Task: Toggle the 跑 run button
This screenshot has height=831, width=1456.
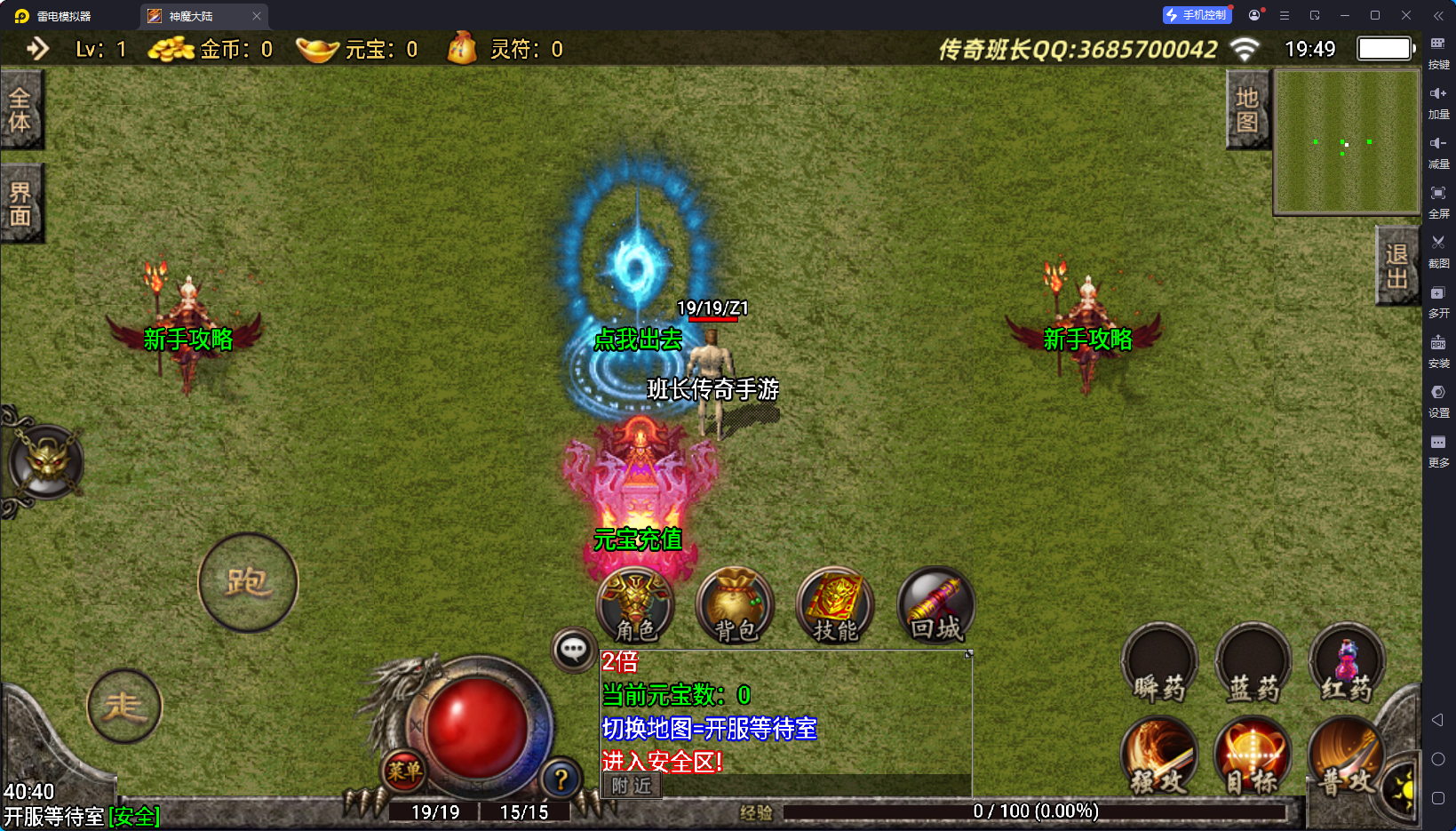Action: (248, 583)
